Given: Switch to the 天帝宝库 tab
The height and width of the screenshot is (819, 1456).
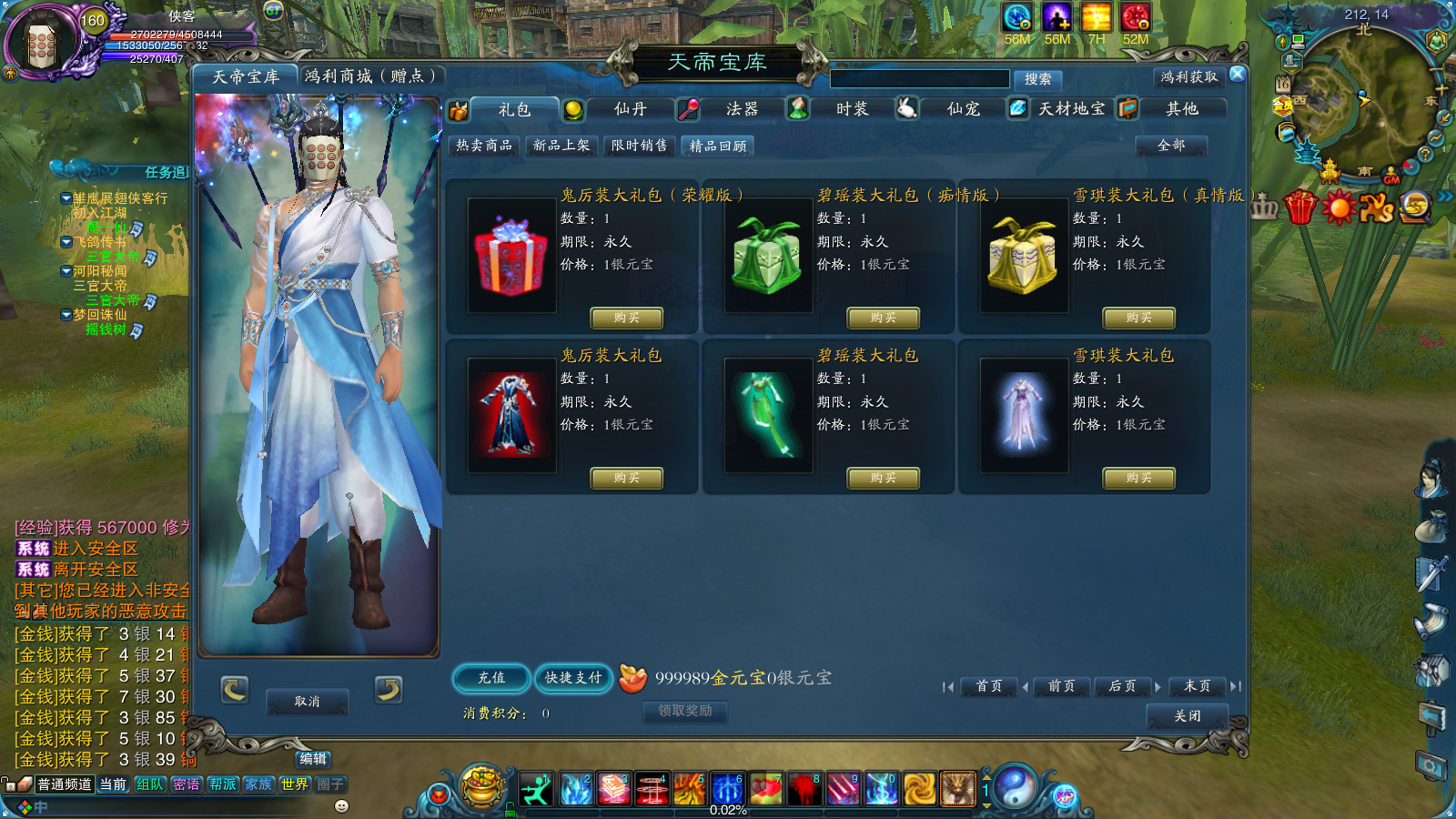Looking at the screenshot, I should click(x=244, y=76).
